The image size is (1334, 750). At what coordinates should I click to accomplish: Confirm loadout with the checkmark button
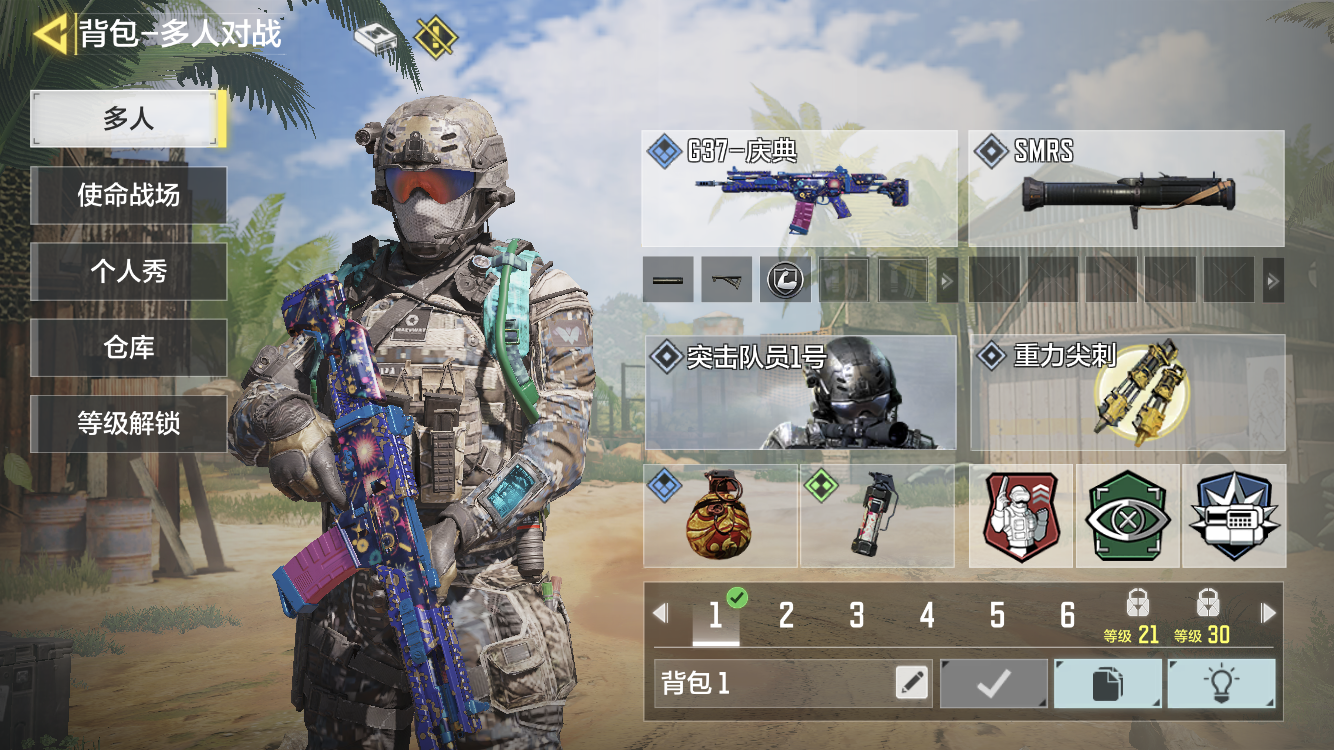click(x=994, y=683)
